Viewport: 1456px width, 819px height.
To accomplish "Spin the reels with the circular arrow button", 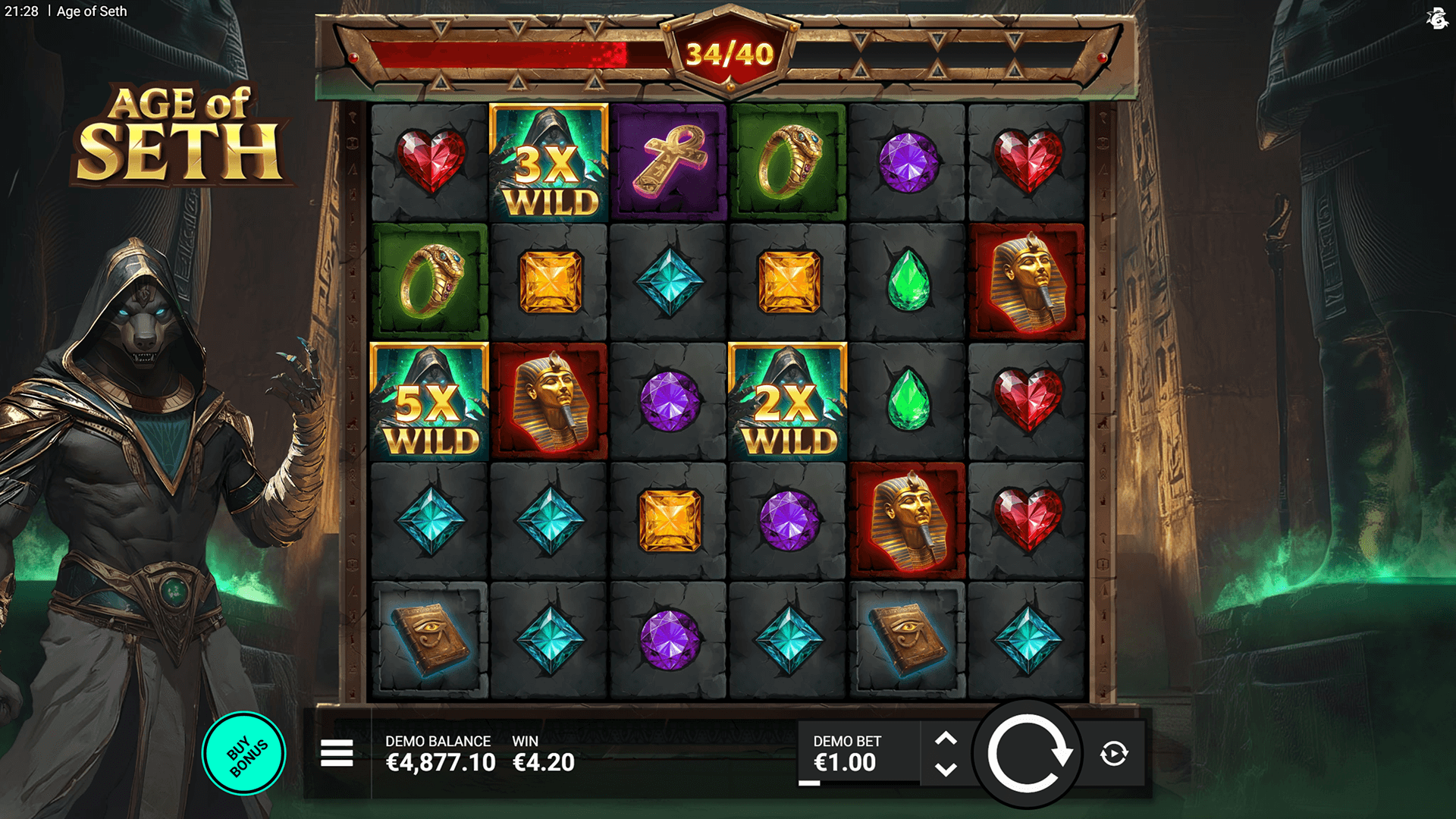I will click(1028, 754).
